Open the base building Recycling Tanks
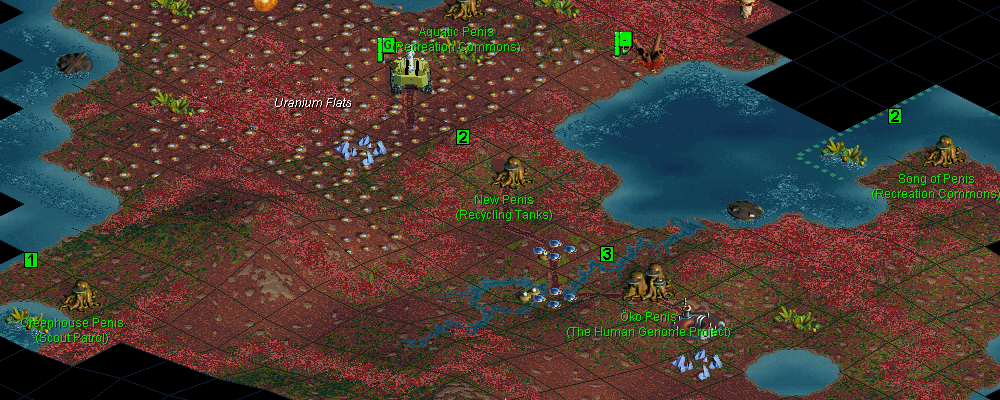This screenshot has height=400, width=1000. tap(512, 174)
